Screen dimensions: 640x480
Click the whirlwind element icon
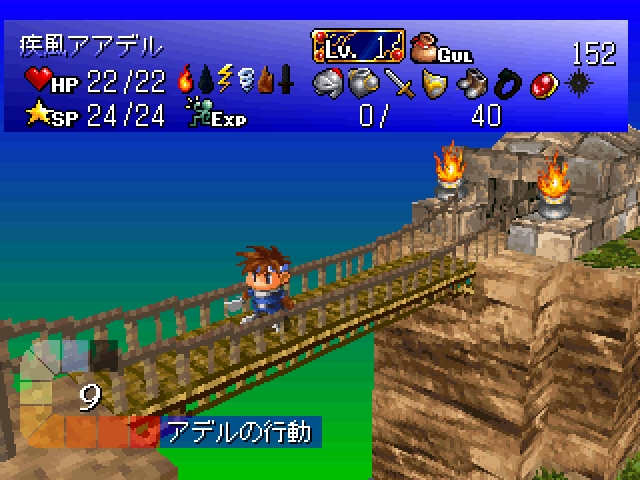pyautogui.click(x=245, y=78)
